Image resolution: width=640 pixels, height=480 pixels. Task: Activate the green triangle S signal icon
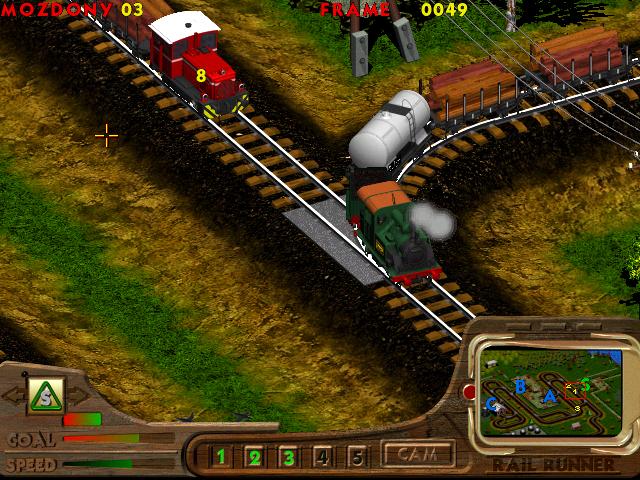(x=46, y=394)
